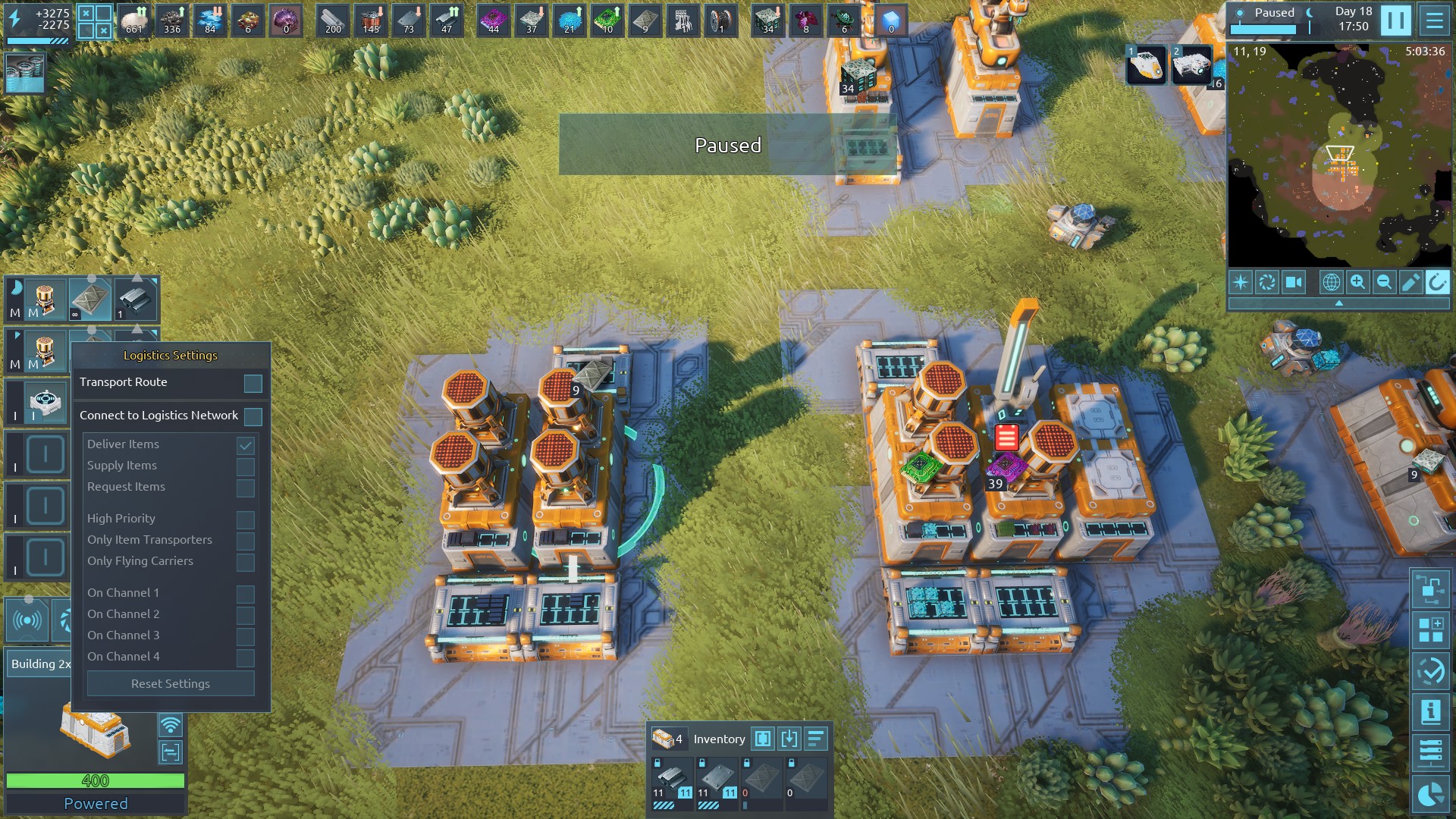This screenshot has height=819, width=1456.
Task: Click the Reset Settings button
Action: tap(171, 684)
